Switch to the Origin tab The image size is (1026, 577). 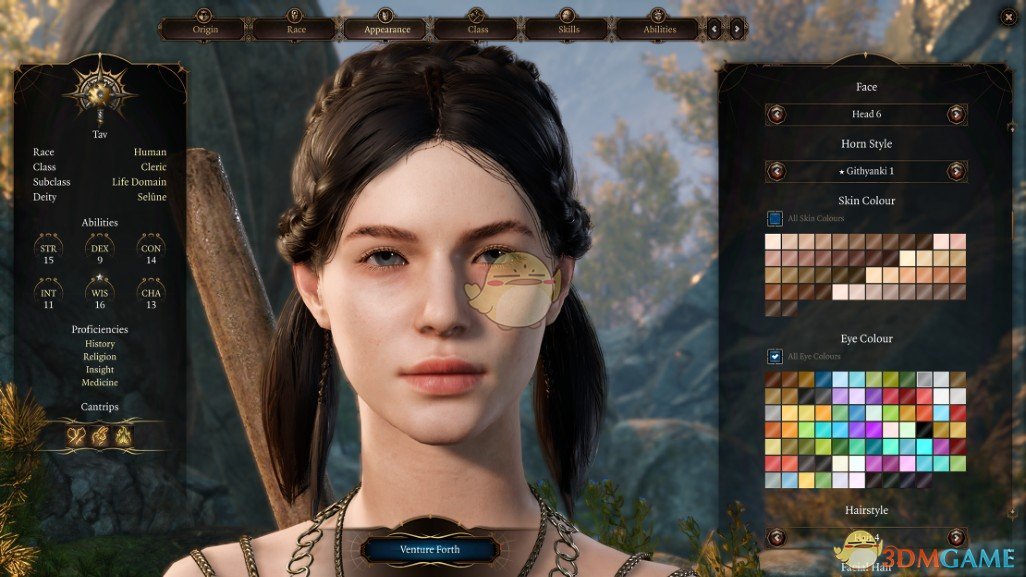[x=205, y=29]
